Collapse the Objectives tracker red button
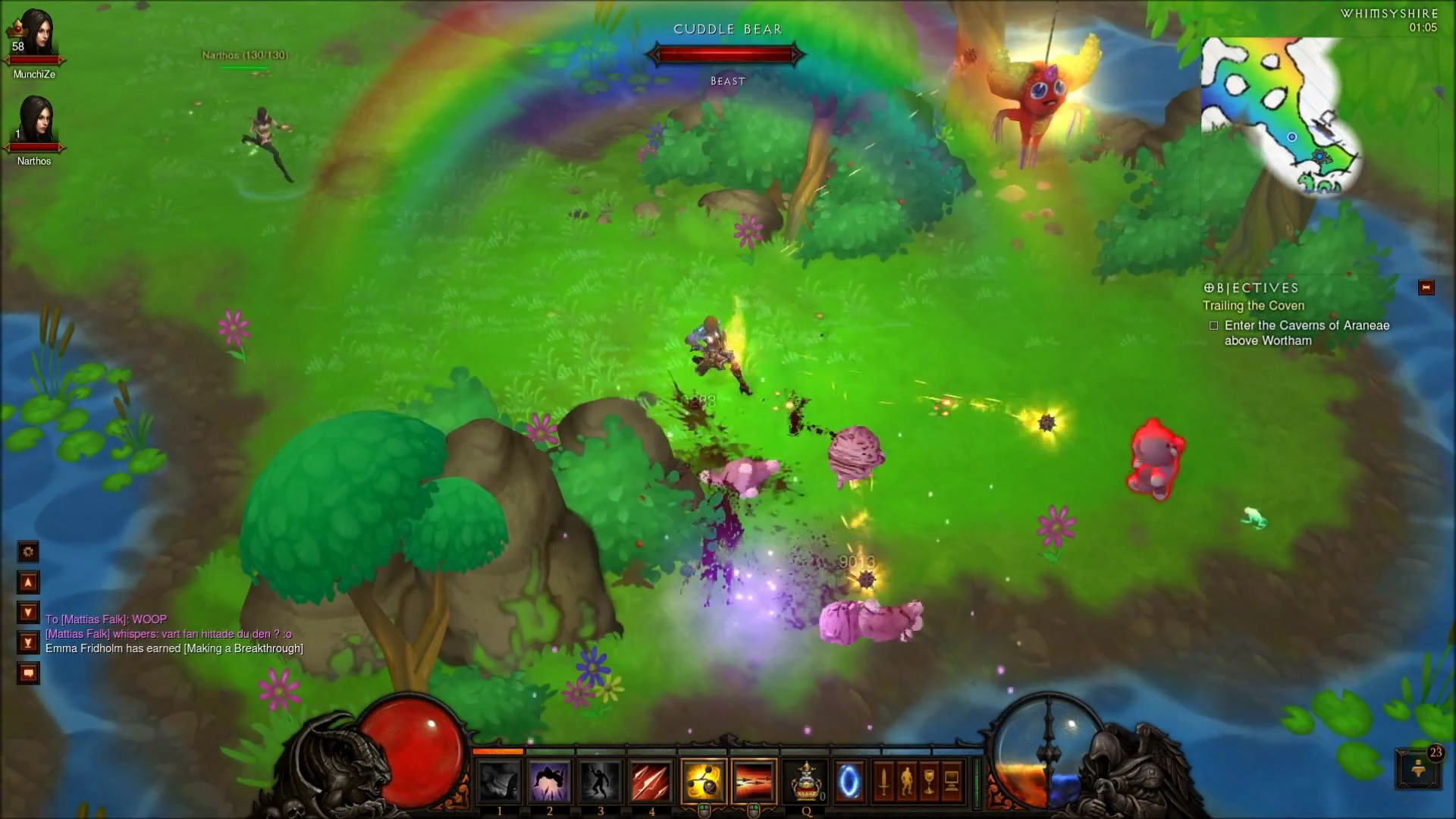The width and height of the screenshot is (1456, 819). pos(1426,287)
